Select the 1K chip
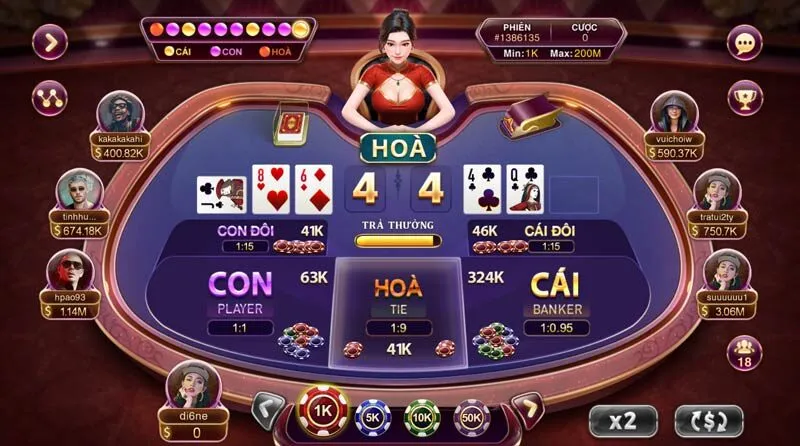 click(x=322, y=413)
